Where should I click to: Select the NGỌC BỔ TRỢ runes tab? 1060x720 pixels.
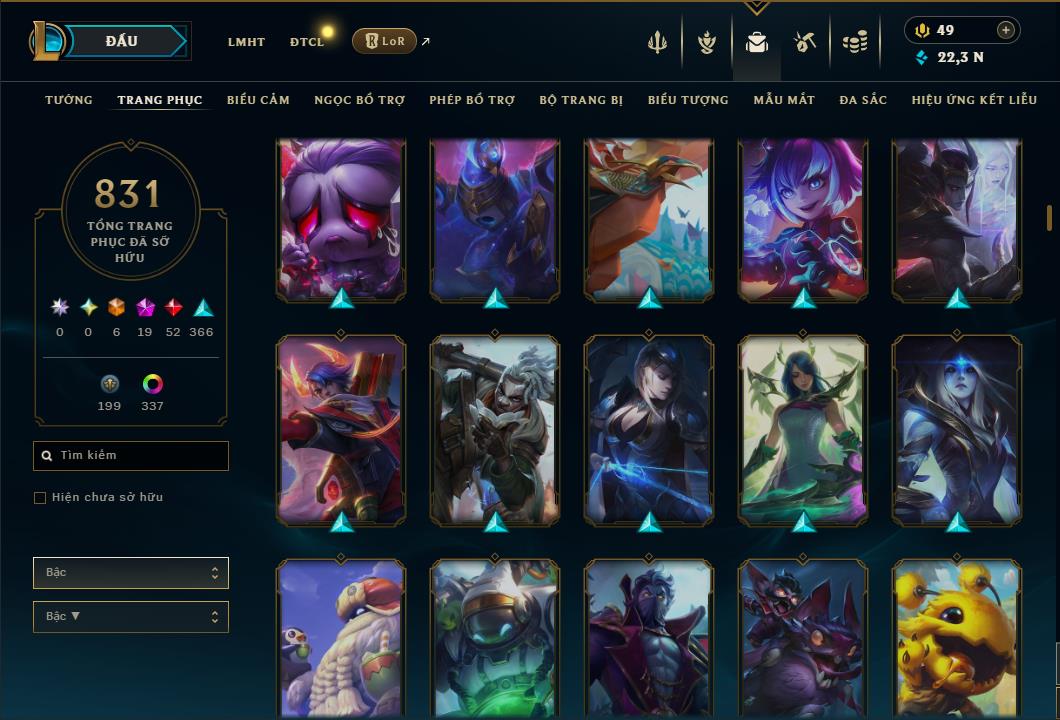coord(359,100)
